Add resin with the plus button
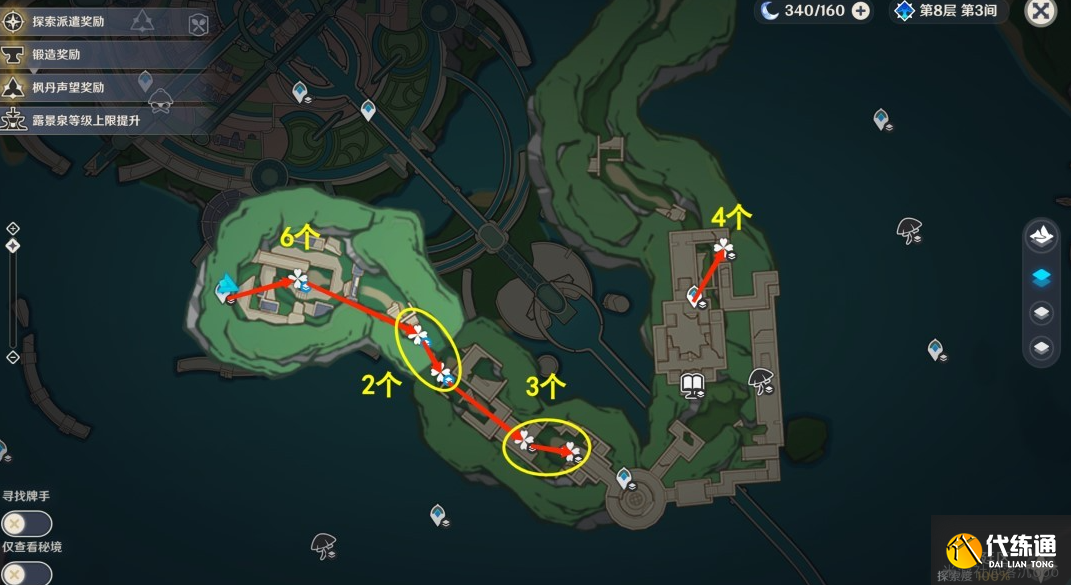The image size is (1071, 585). tap(860, 11)
